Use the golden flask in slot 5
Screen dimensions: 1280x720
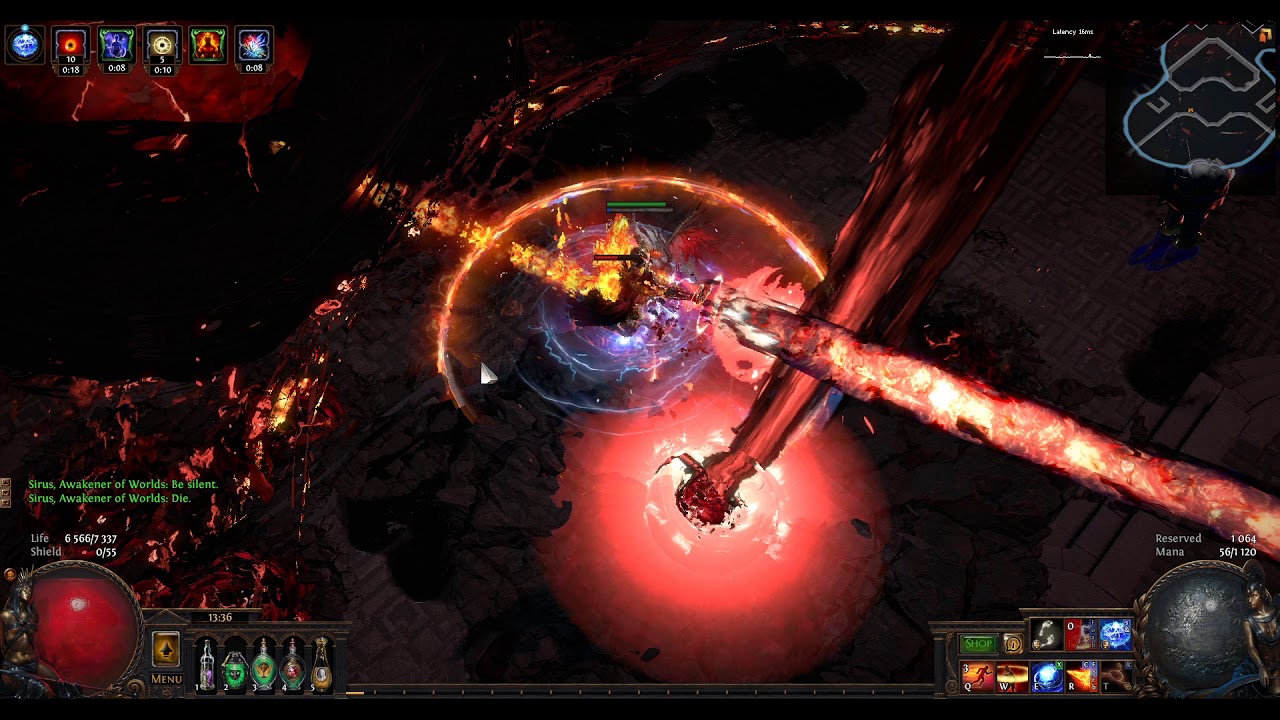pyautogui.click(x=321, y=665)
